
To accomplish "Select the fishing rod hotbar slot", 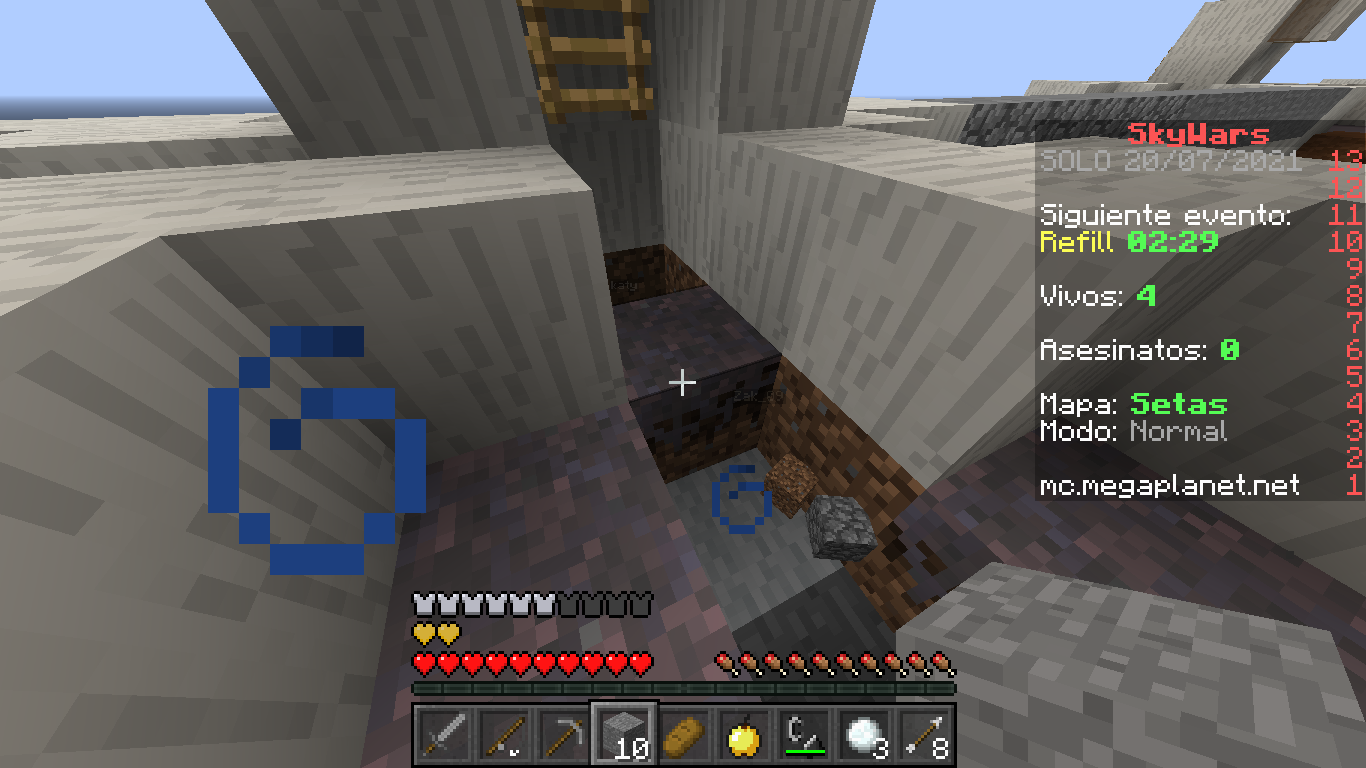I will tap(503, 737).
